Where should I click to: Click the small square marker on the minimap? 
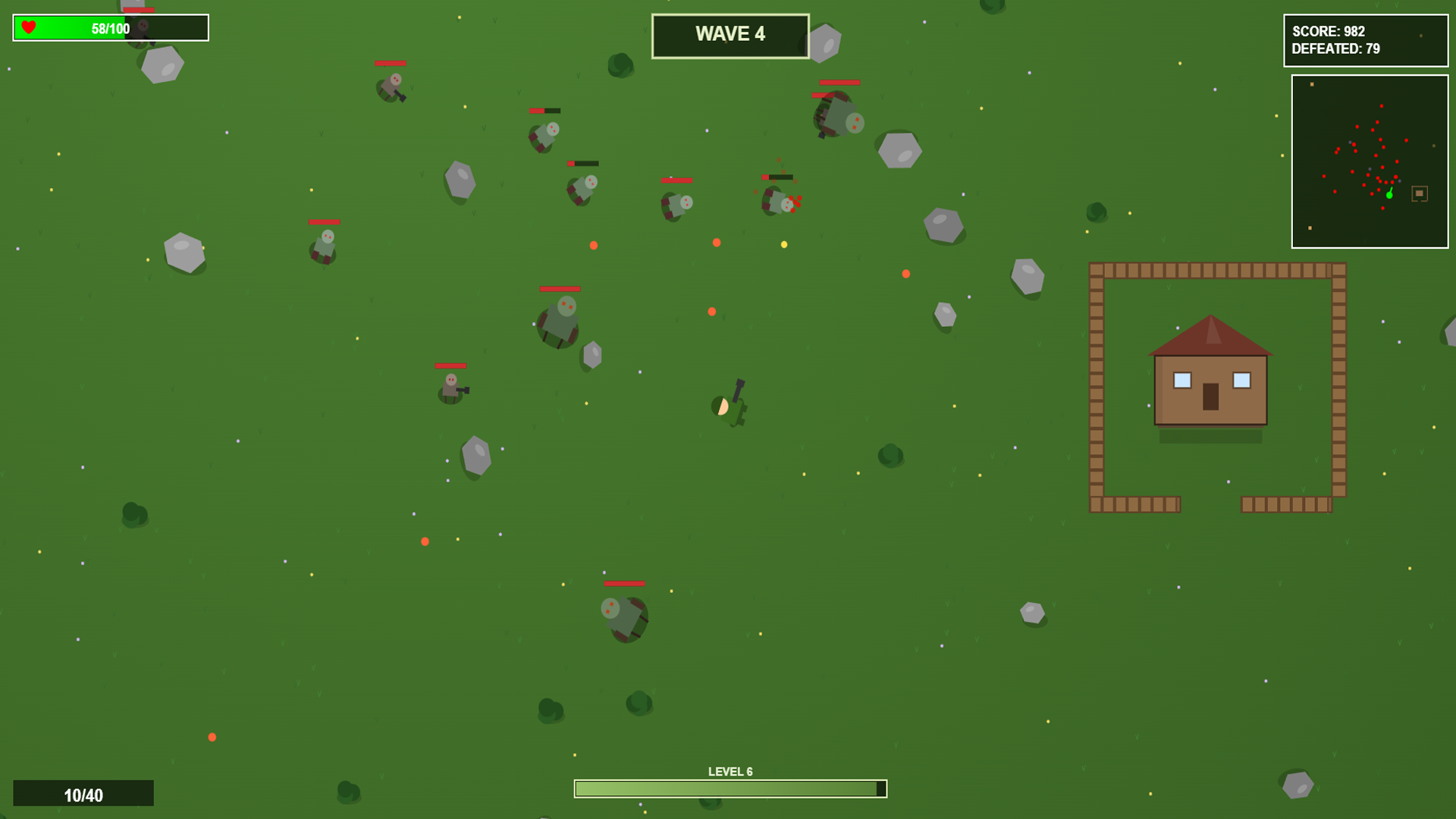tap(1419, 193)
